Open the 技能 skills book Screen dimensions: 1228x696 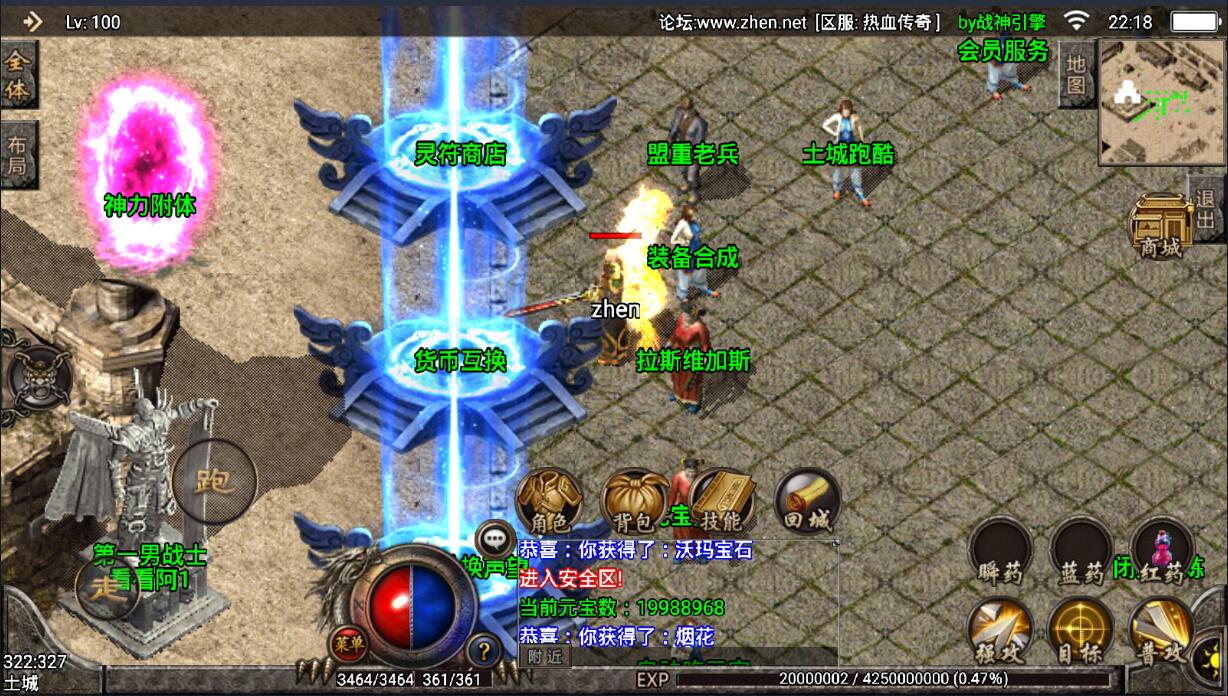click(x=720, y=502)
